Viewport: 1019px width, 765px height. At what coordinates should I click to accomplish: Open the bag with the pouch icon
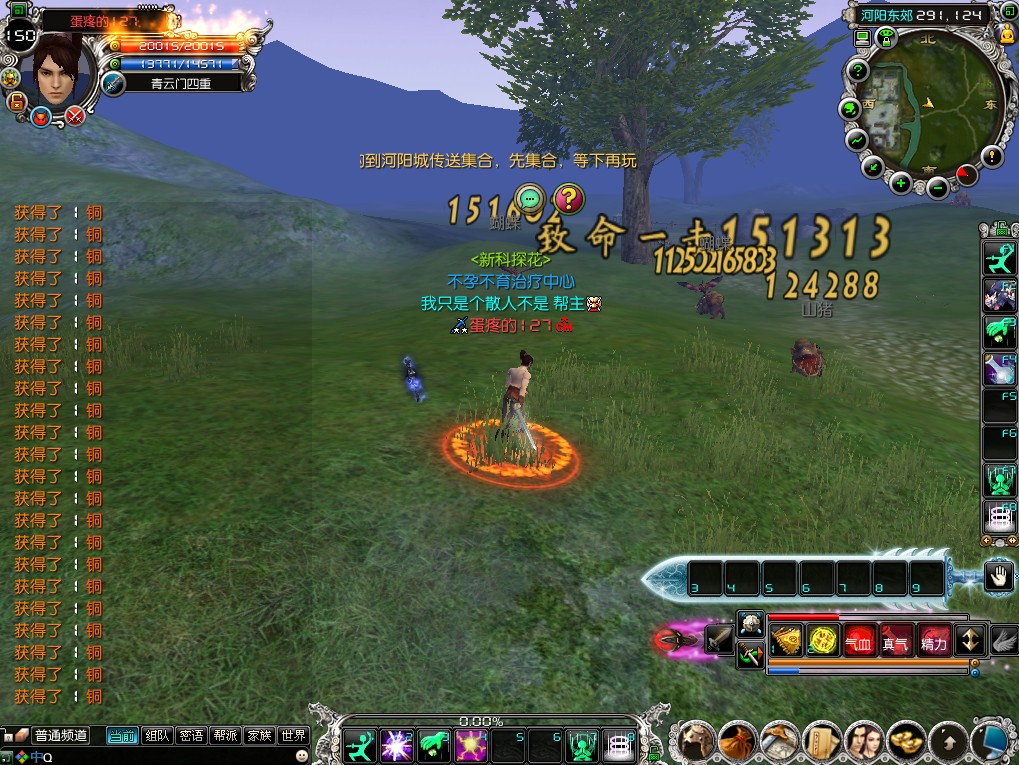(738, 741)
